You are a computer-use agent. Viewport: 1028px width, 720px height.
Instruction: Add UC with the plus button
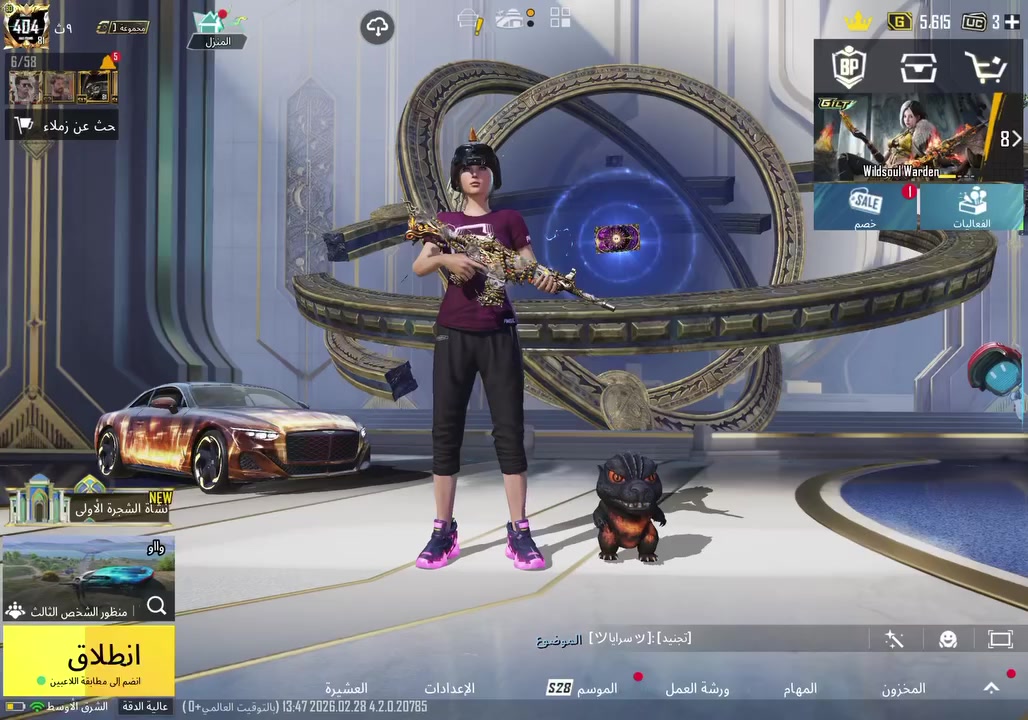coord(1012,22)
